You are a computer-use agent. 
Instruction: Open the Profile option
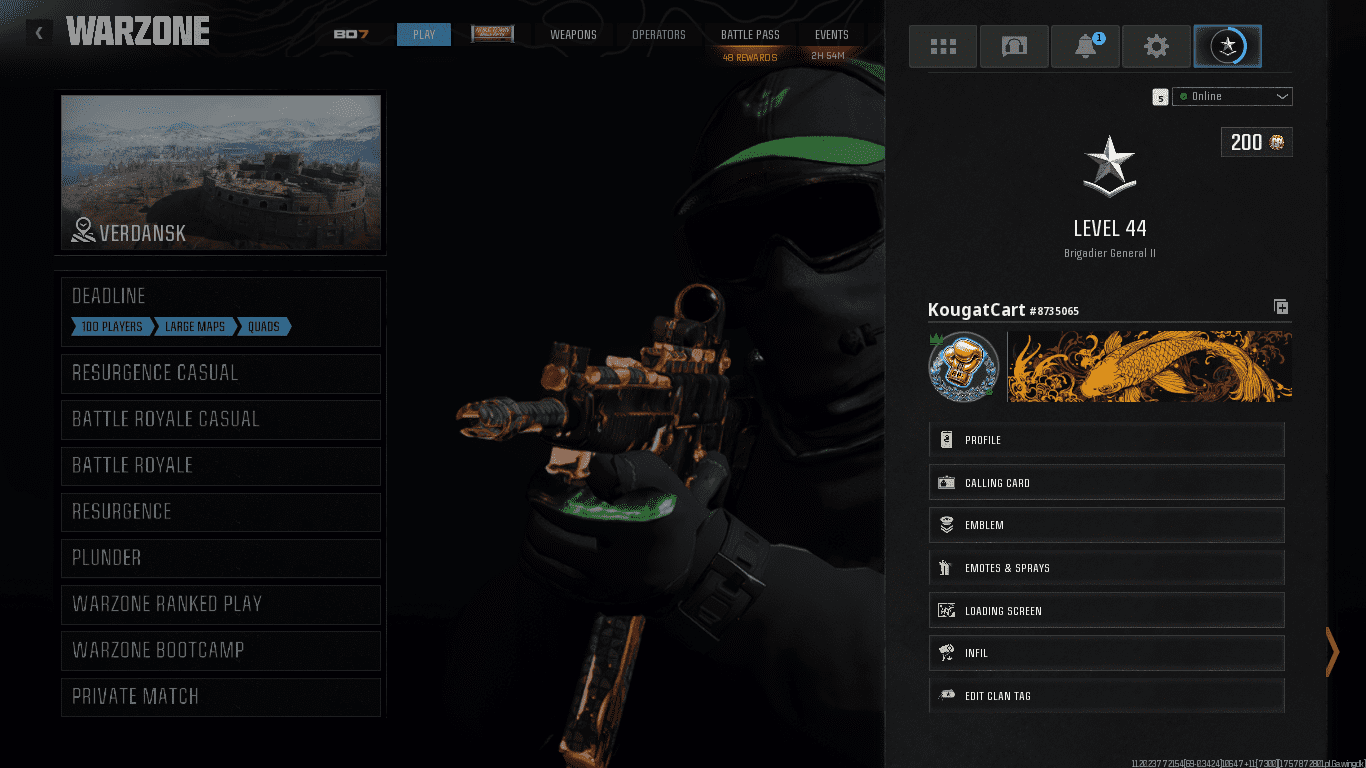[x=1106, y=440]
